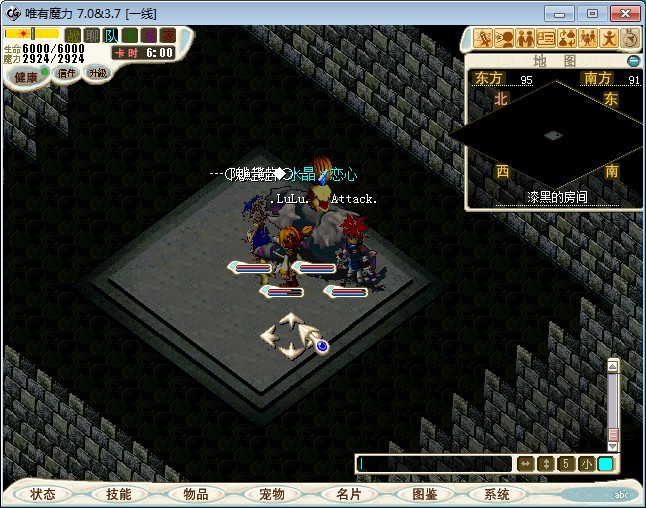This screenshot has height=508, width=646.
Task: Click the 升級 level-up button
Action: pyautogui.click(x=98, y=73)
